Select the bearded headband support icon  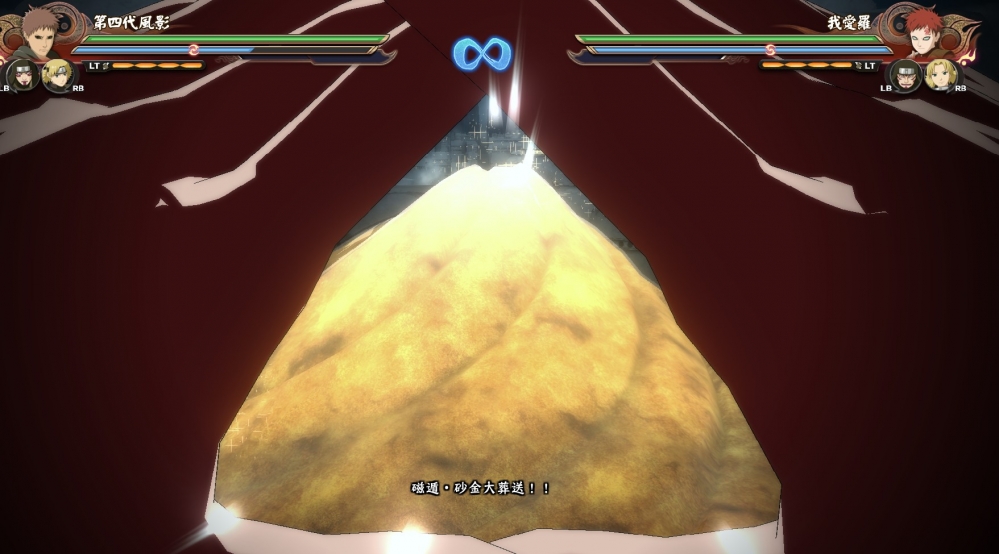(905, 75)
